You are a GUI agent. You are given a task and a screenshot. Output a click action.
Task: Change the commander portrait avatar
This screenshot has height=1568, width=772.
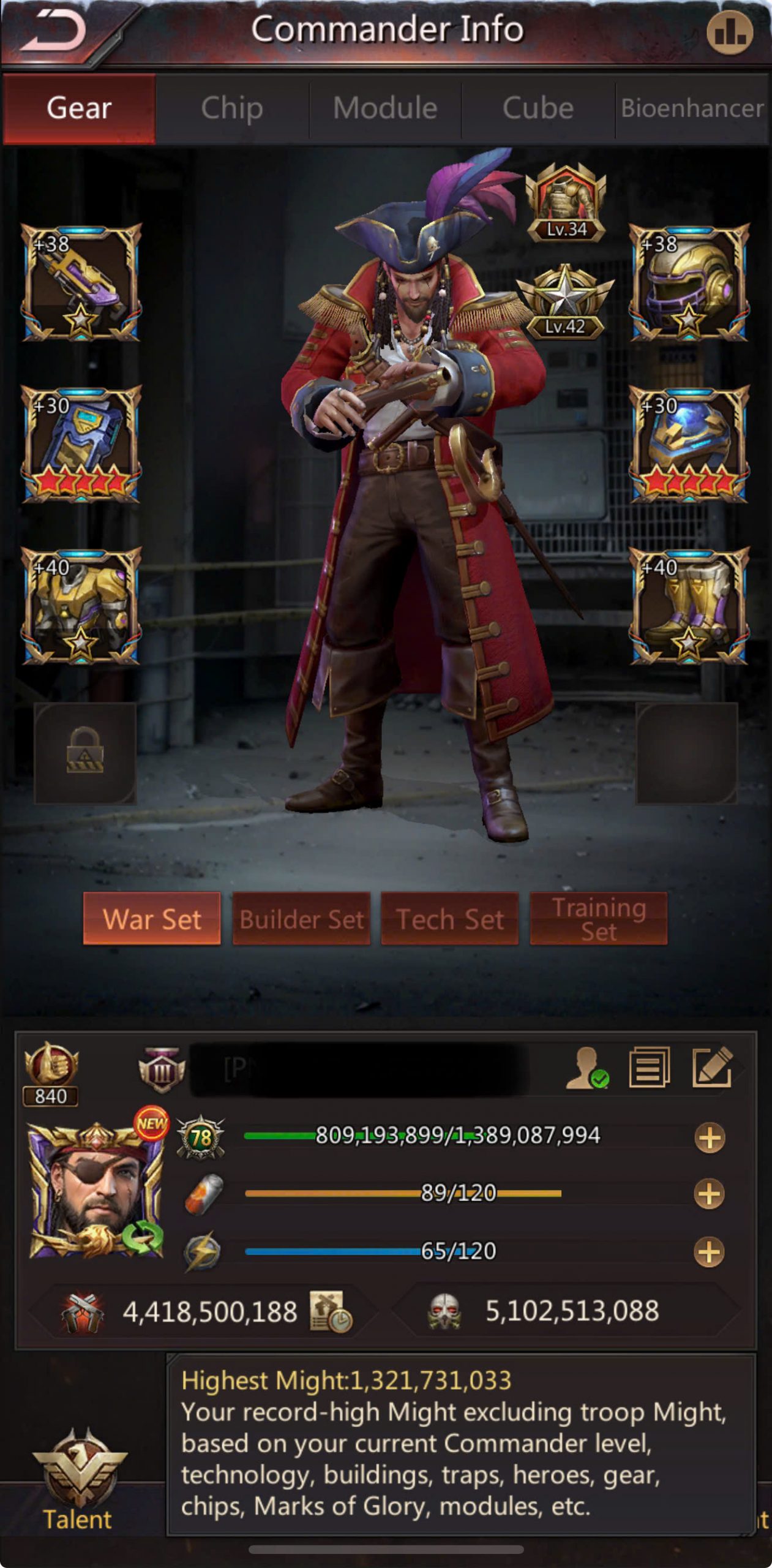[96, 1191]
